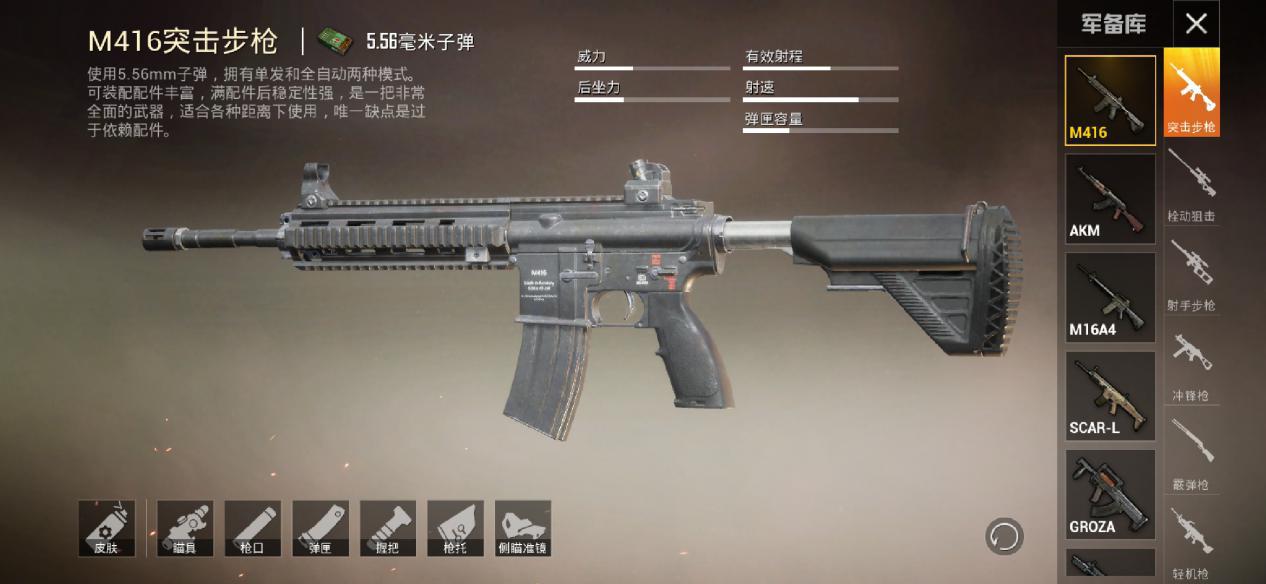Select the 握把 (grip) attachment slot
The width and height of the screenshot is (1266, 584).
388,528
